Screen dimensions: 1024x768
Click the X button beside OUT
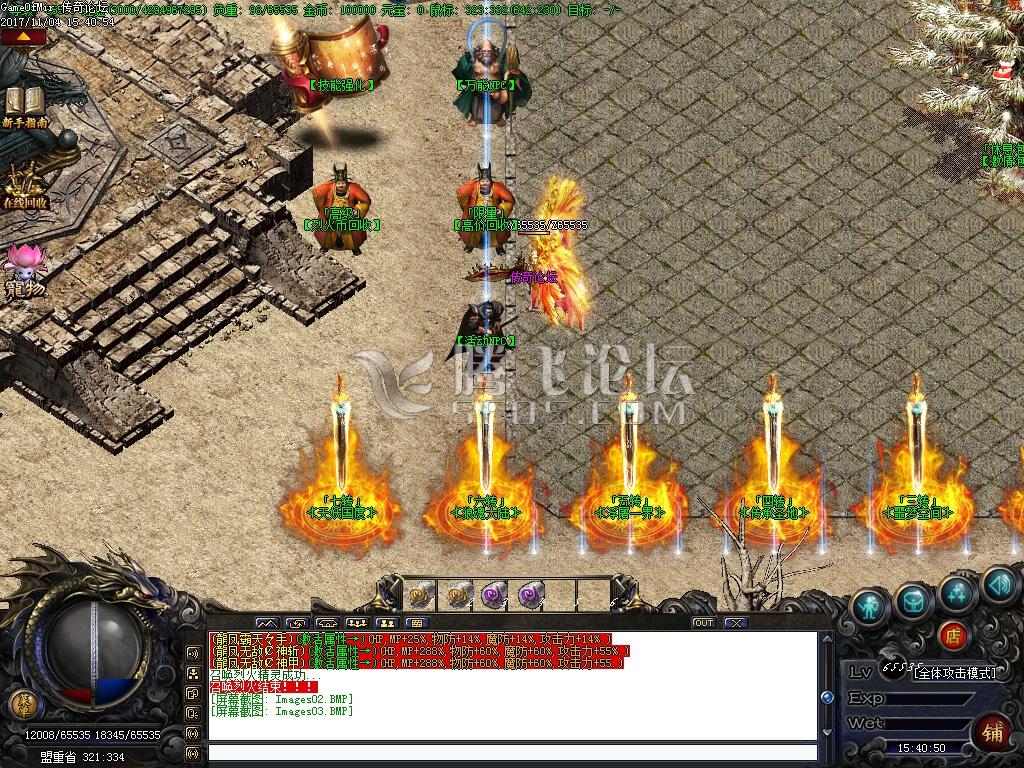[x=736, y=622]
